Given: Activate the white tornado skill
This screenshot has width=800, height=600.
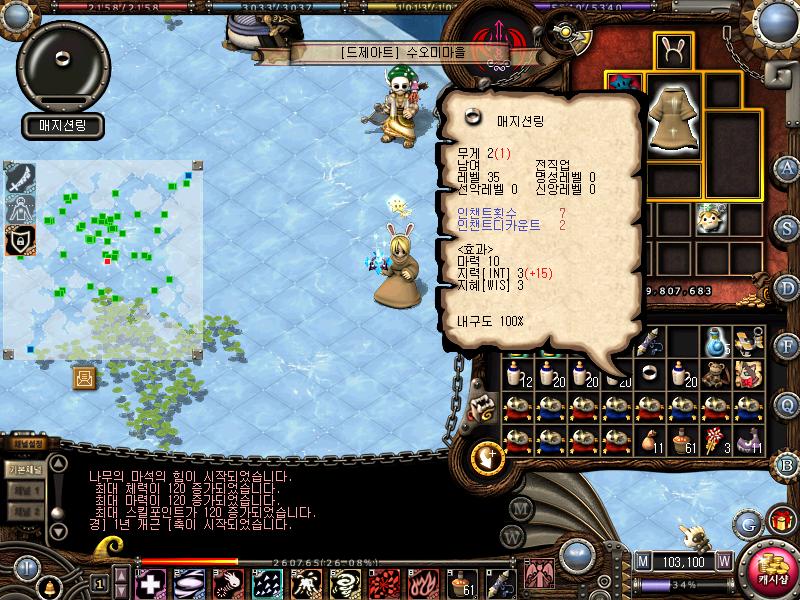Looking at the screenshot, I should coord(342,584).
